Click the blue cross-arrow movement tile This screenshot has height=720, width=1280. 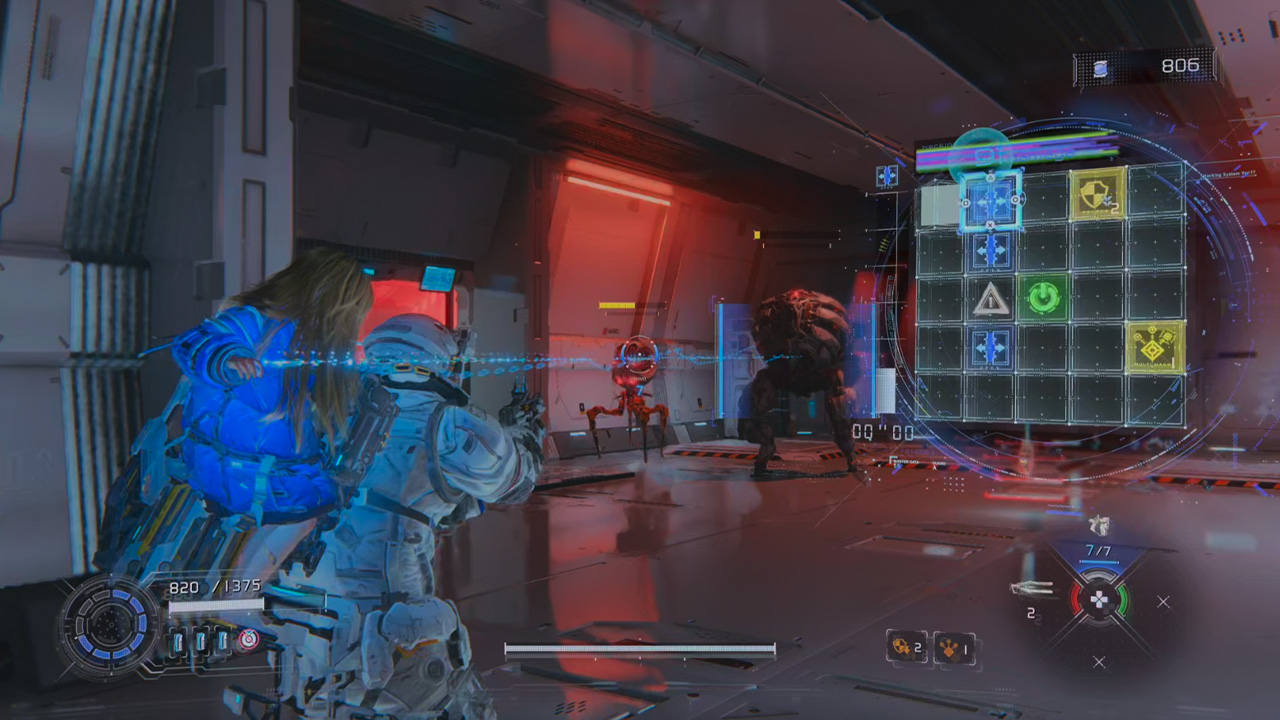point(992,200)
